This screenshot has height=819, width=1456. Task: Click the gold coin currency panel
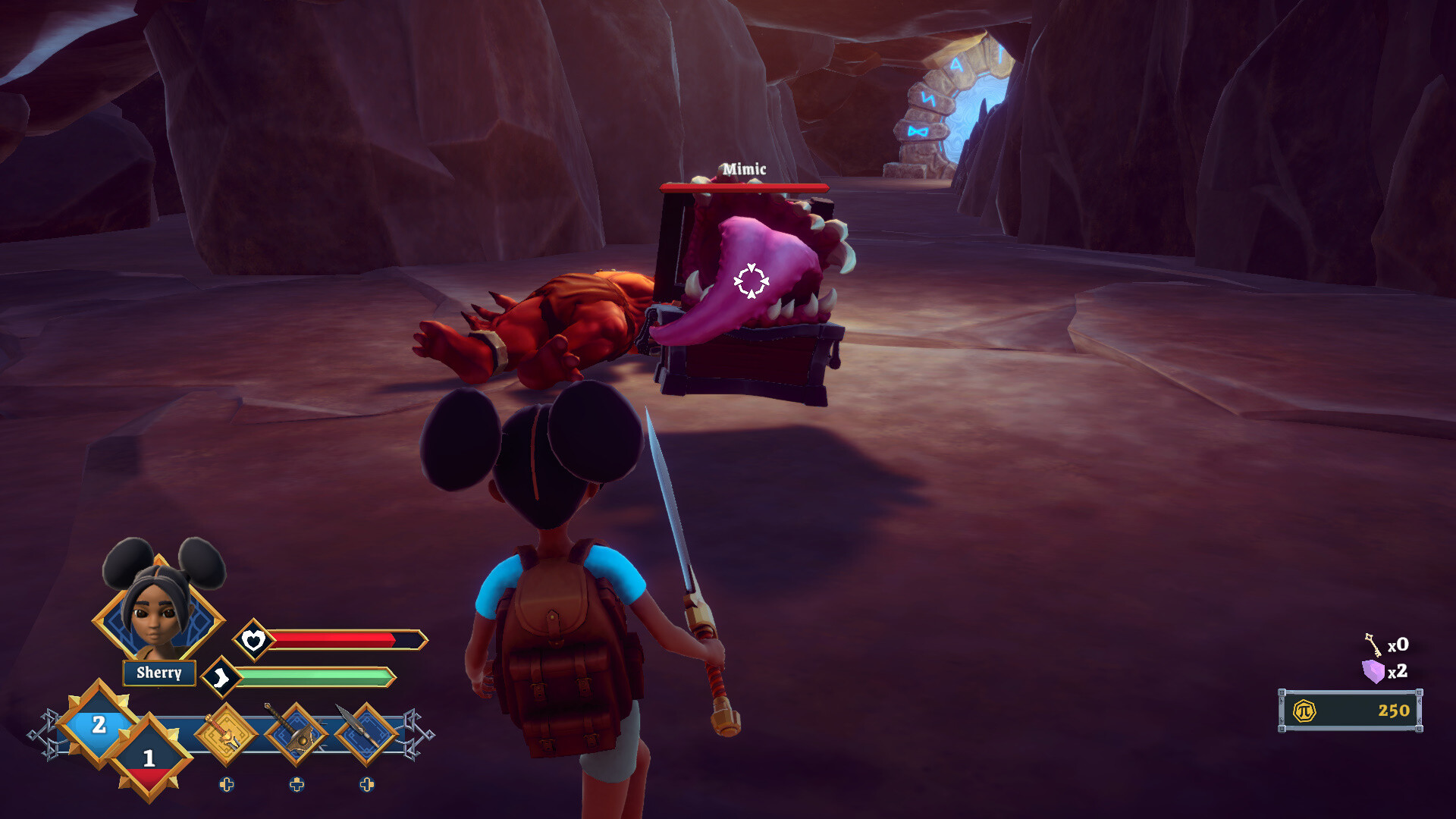pos(1350,711)
